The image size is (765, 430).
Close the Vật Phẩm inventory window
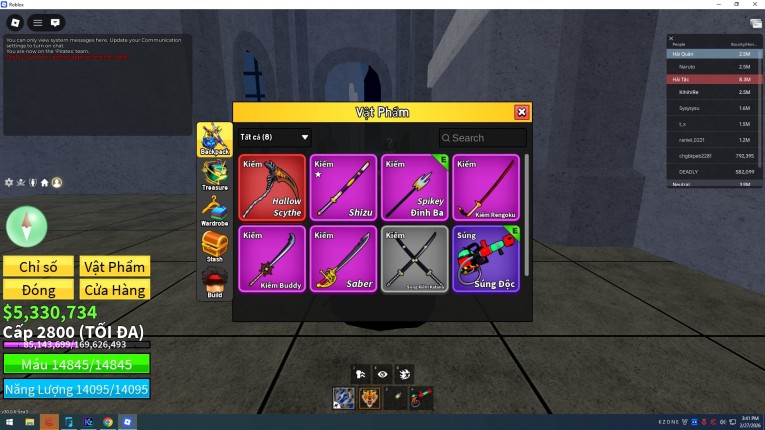[521, 113]
